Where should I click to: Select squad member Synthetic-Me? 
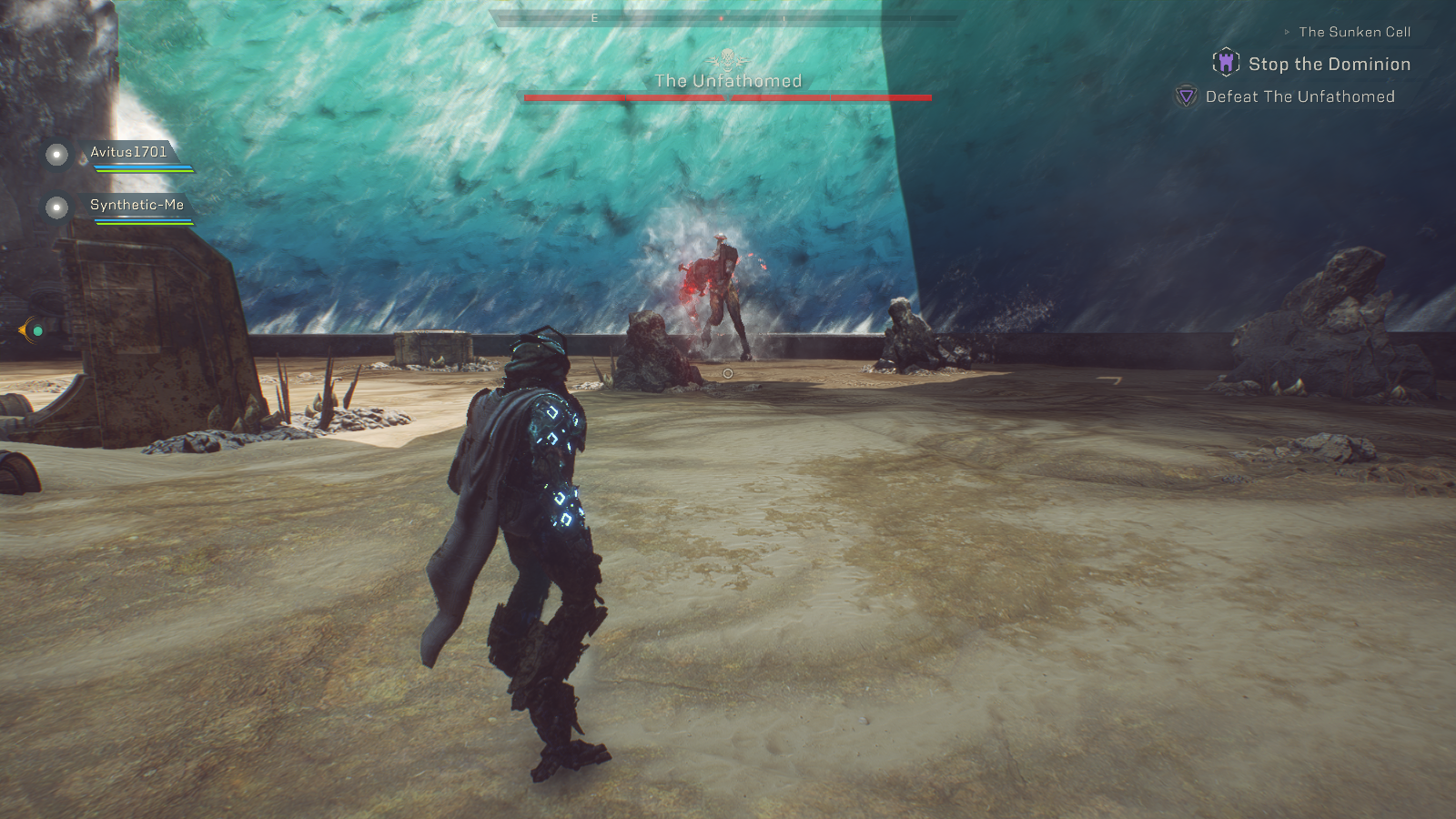[136, 206]
